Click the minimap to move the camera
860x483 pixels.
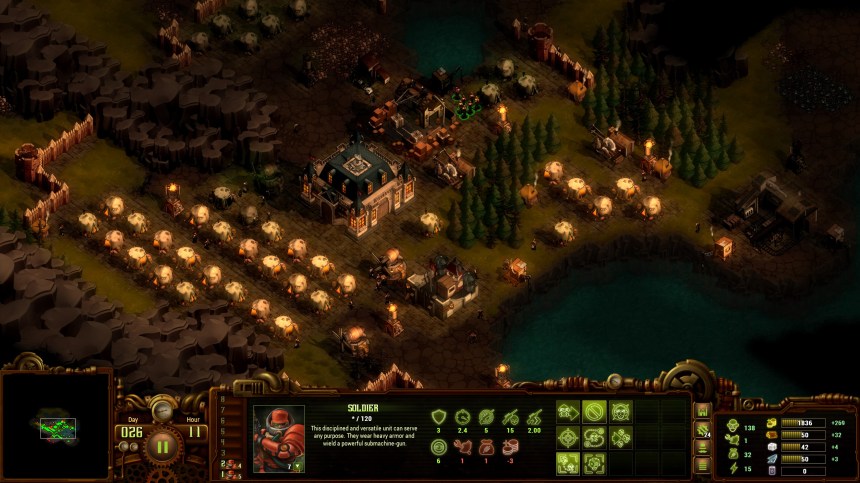click(56, 427)
